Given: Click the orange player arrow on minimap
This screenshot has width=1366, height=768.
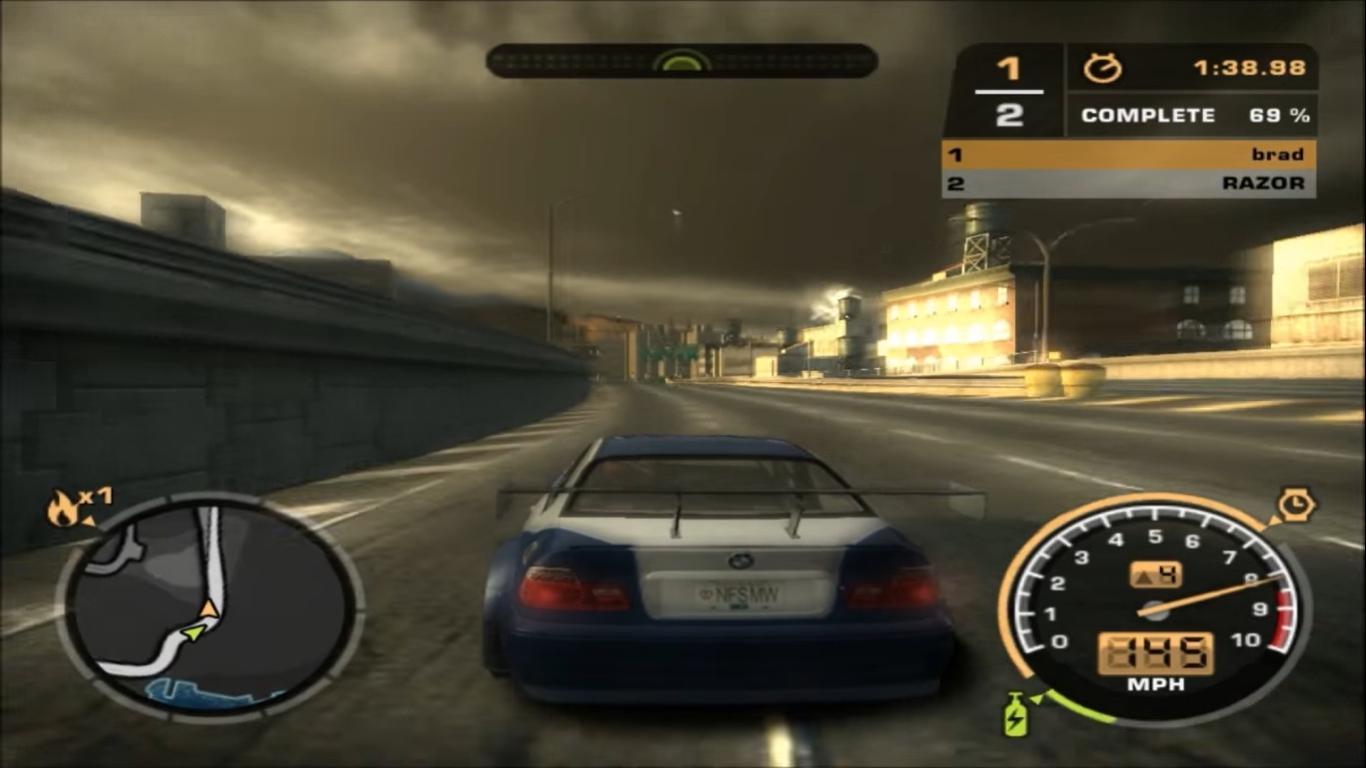Looking at the screenshot, I should click(x=208, y=608).
